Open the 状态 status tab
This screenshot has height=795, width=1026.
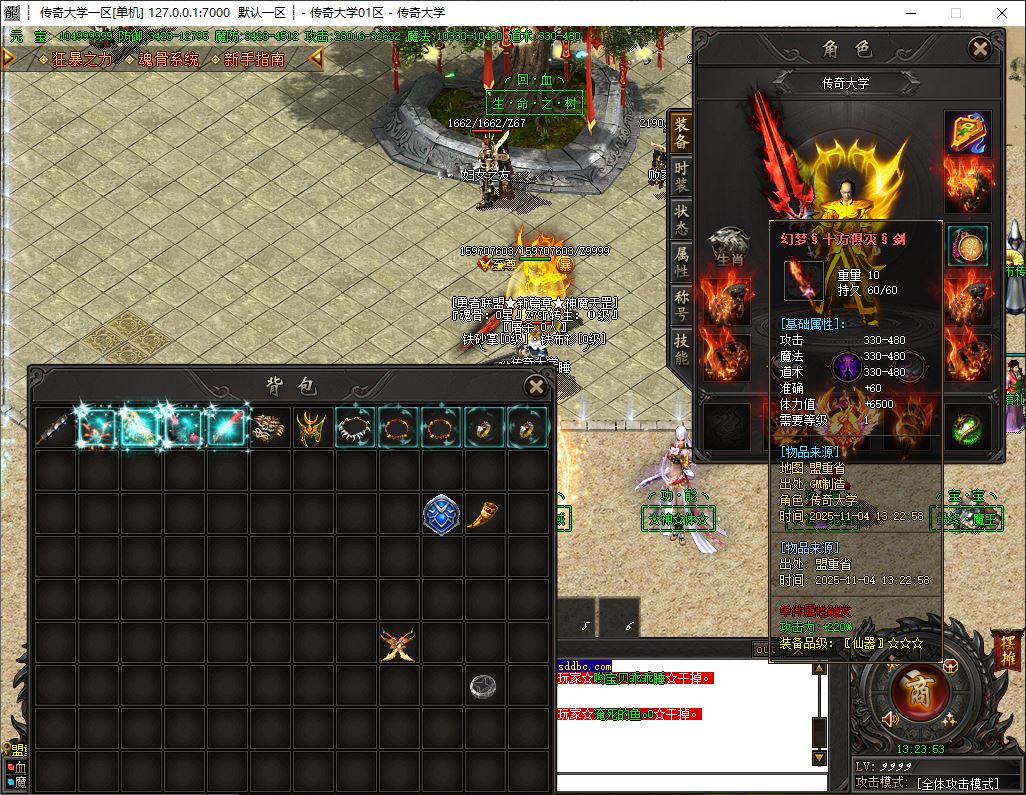(x=681, y=221)
